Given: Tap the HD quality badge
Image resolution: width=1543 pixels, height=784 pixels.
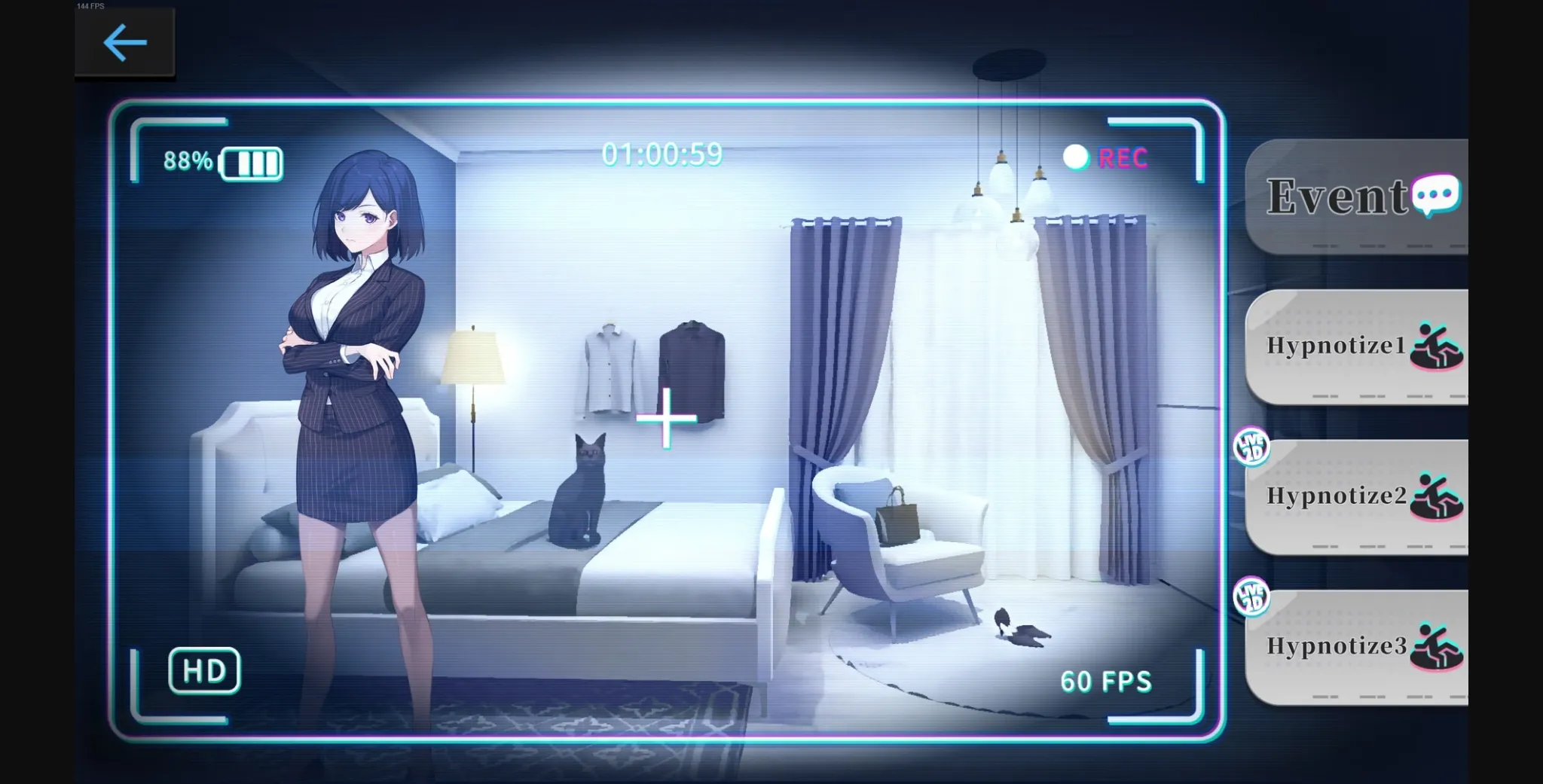Looking at the screenshot, I should tap(205, 670).
